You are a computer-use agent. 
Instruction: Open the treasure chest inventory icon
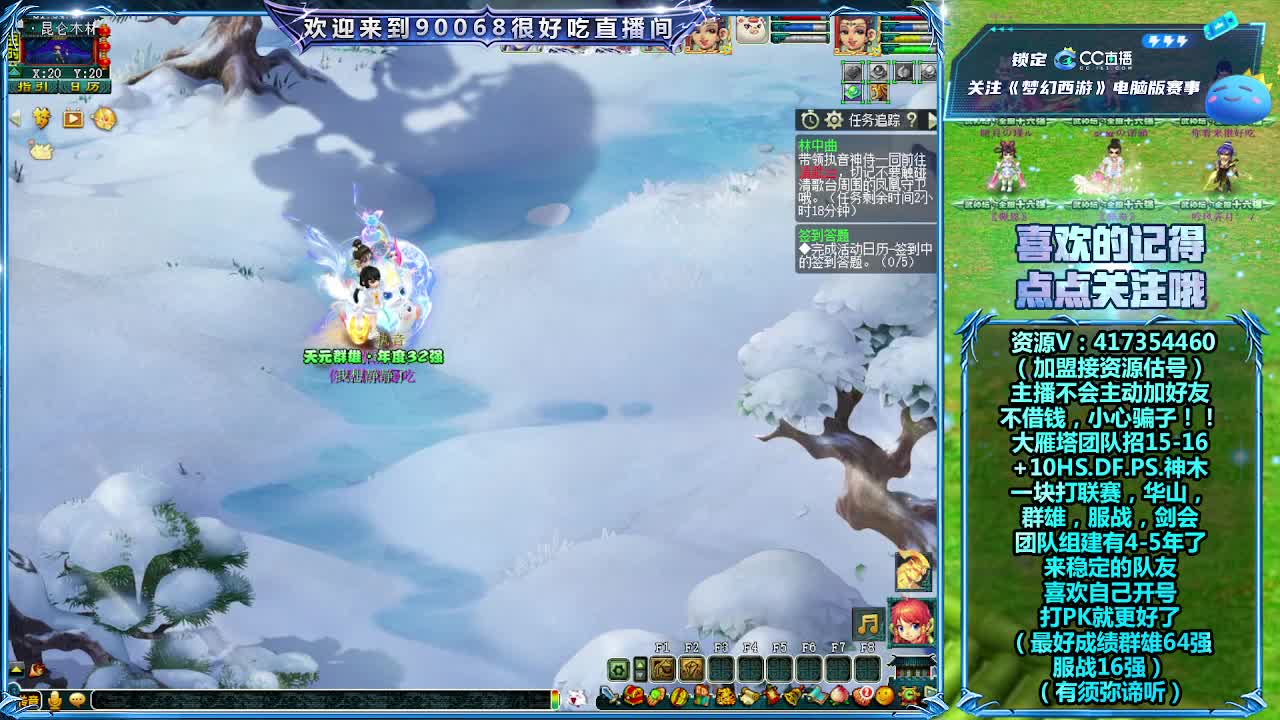click(x=632, y=696)
